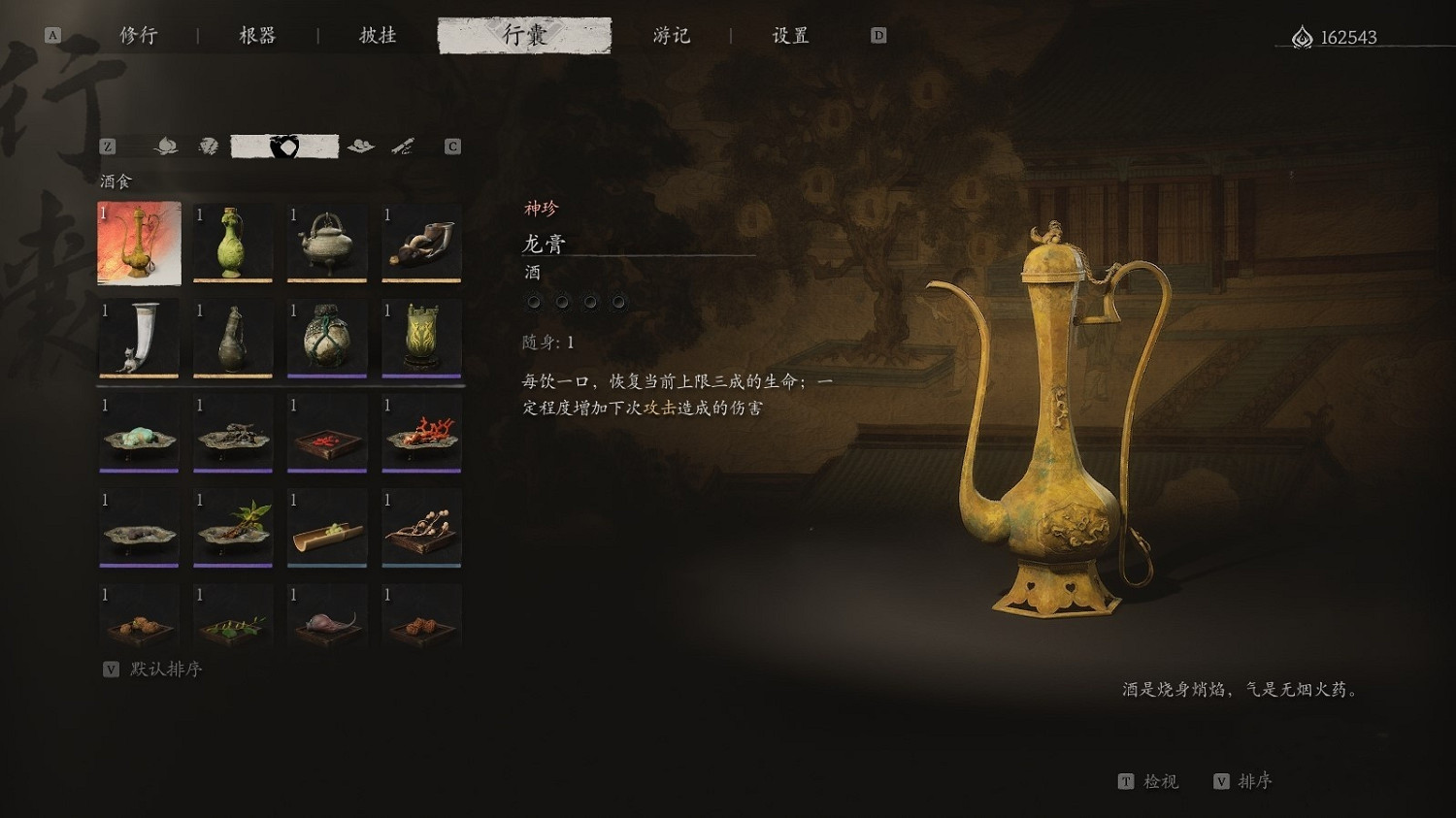
Task: Open the curios category icon right of food tab
Action: [x=361, y=146]
